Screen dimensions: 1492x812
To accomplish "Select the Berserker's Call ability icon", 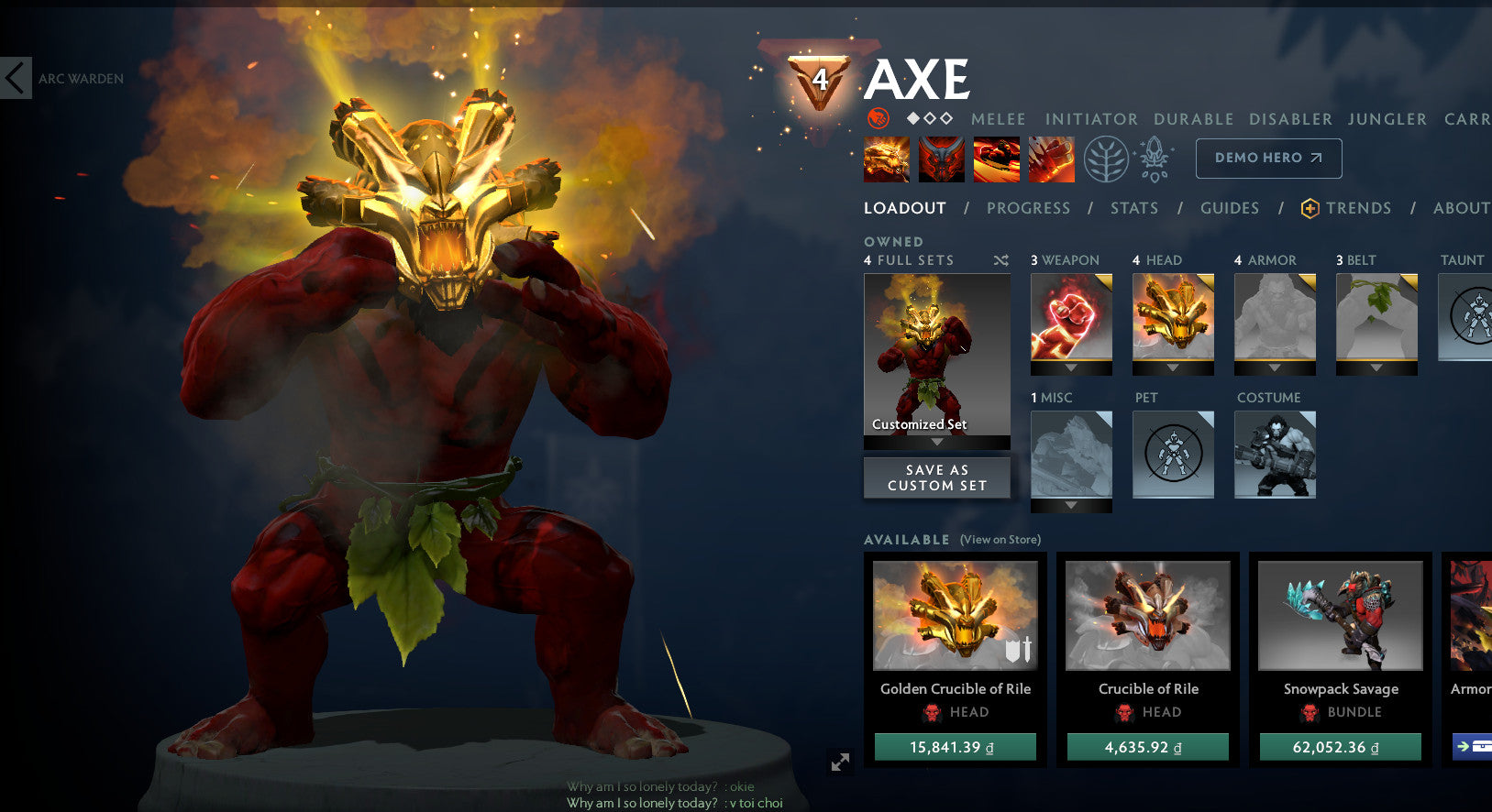I will point(885,159).
